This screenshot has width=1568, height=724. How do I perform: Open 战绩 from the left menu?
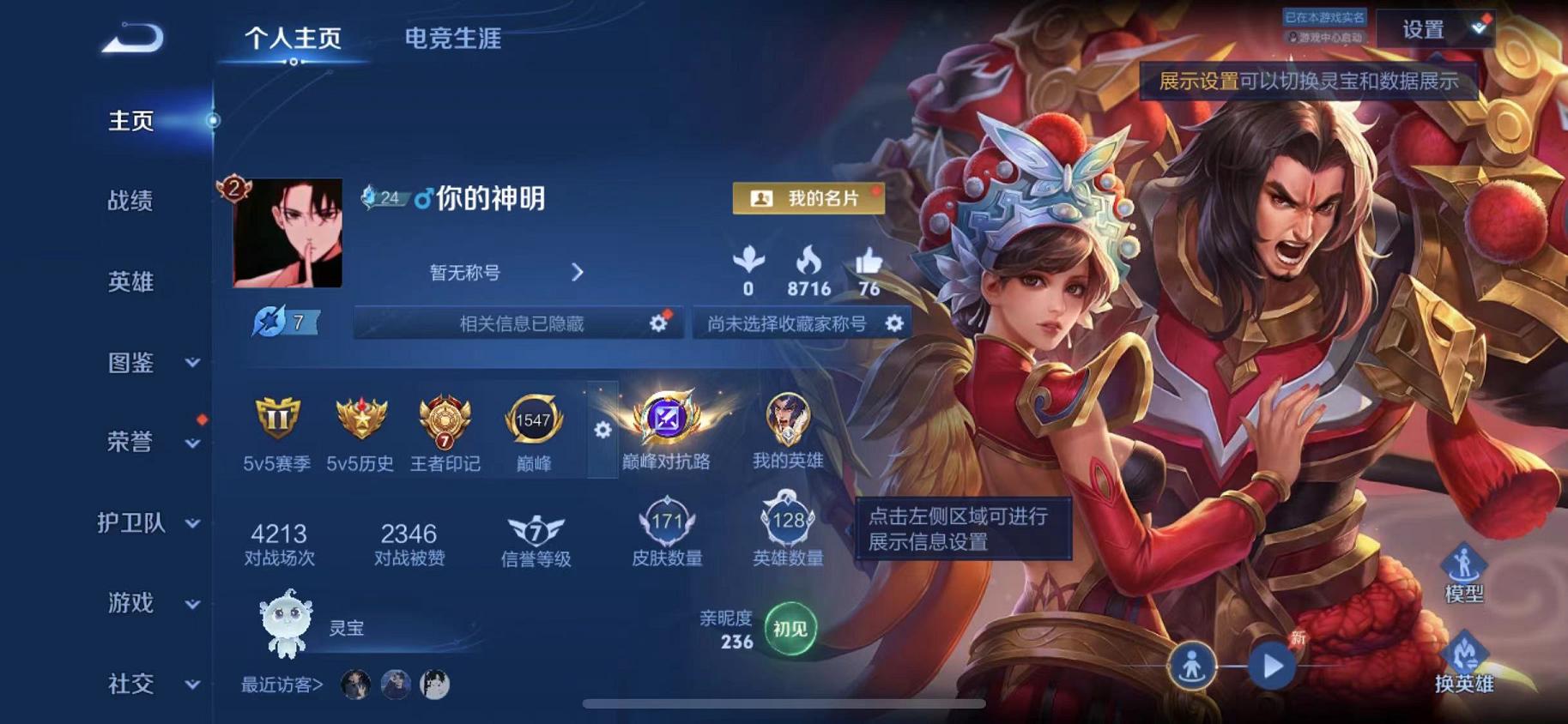[x=130, y=202]
